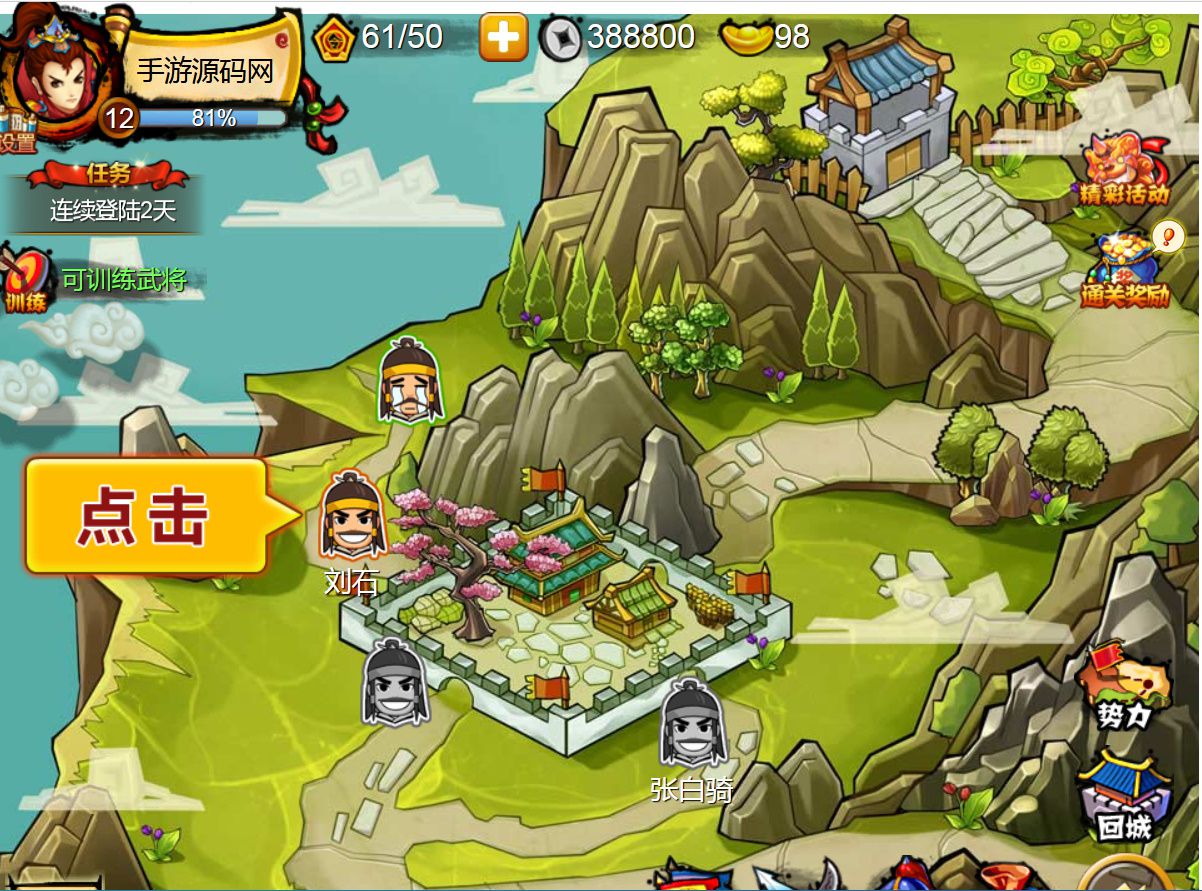Select the 刘石 enemy stage marker
Image resolution: width=1202 pixels, height=891 pixels.
coord(353,517)
